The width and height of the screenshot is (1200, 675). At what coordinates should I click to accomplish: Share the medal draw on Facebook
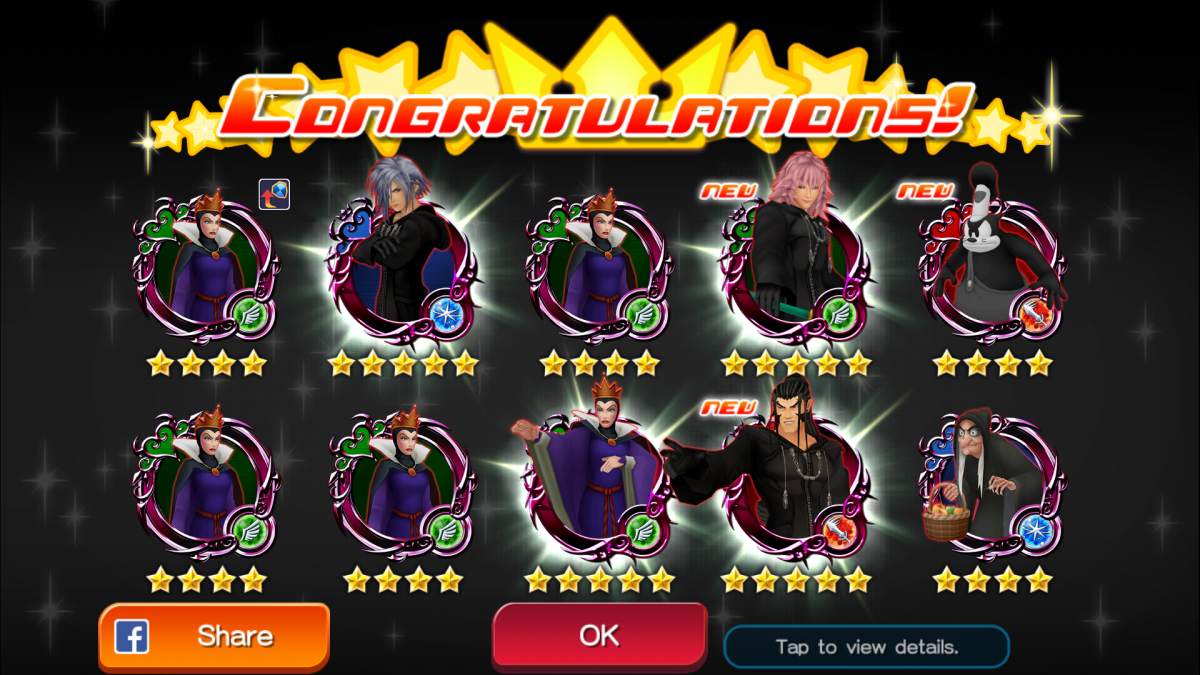214,637
